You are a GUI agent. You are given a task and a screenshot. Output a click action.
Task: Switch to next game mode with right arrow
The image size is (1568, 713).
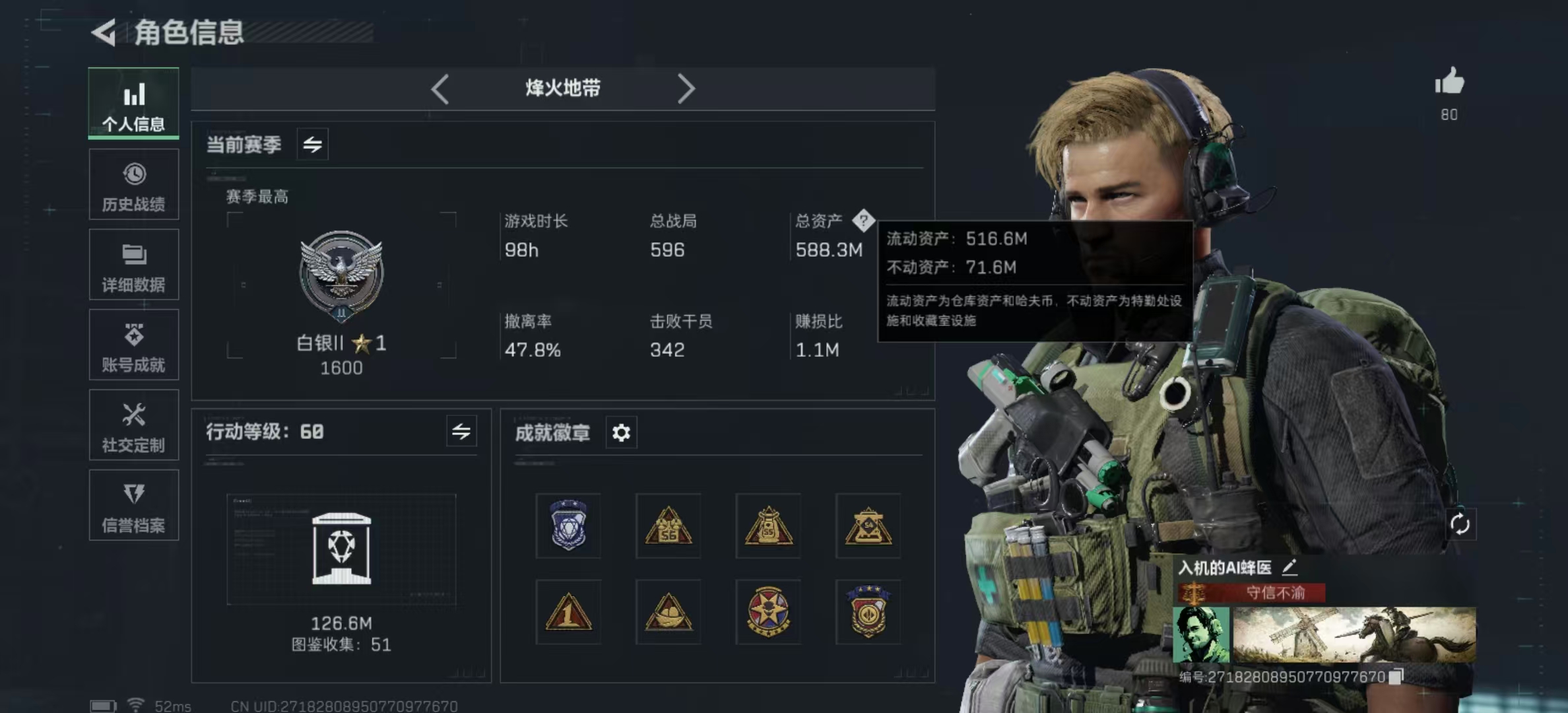click(686, 88)
